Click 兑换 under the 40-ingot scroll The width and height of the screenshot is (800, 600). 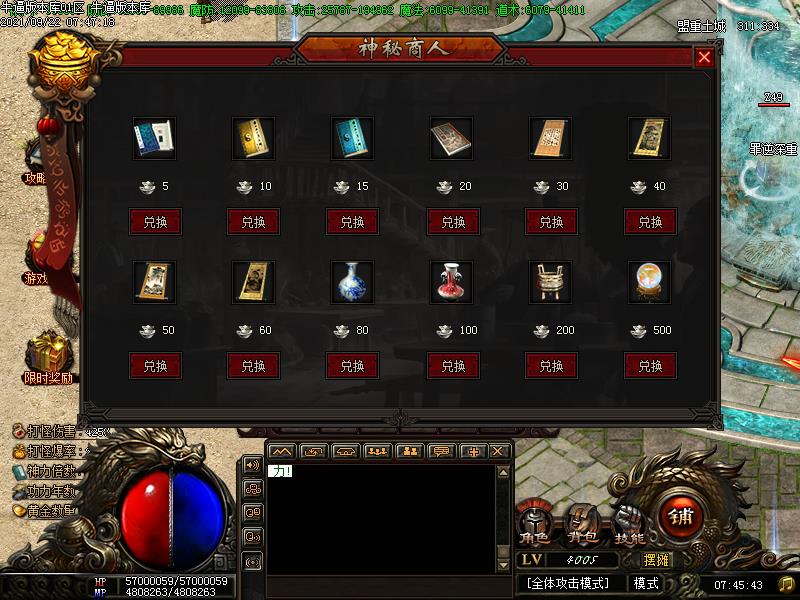tap(651, 222)
